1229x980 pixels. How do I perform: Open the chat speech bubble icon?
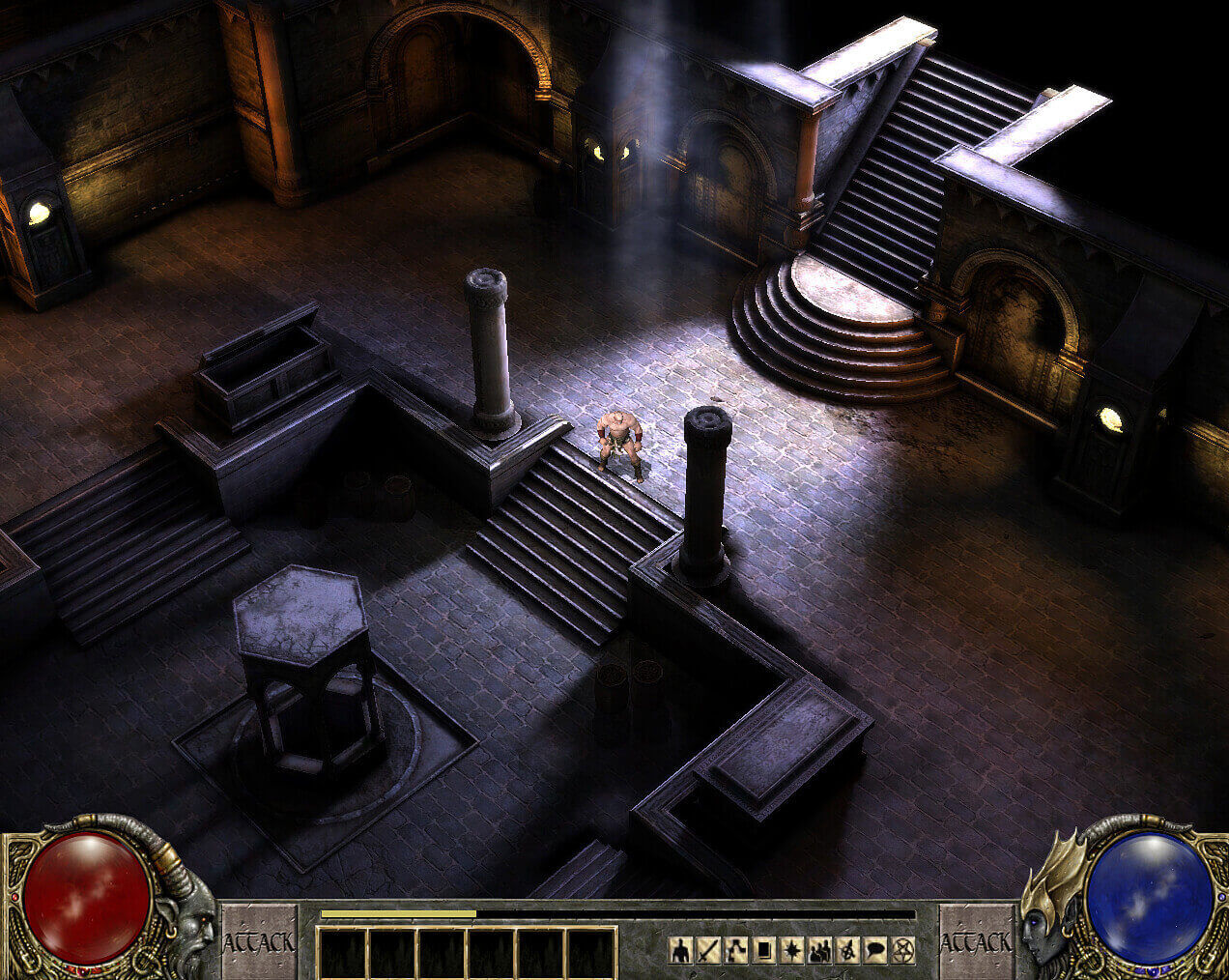(x=876, y=951)
